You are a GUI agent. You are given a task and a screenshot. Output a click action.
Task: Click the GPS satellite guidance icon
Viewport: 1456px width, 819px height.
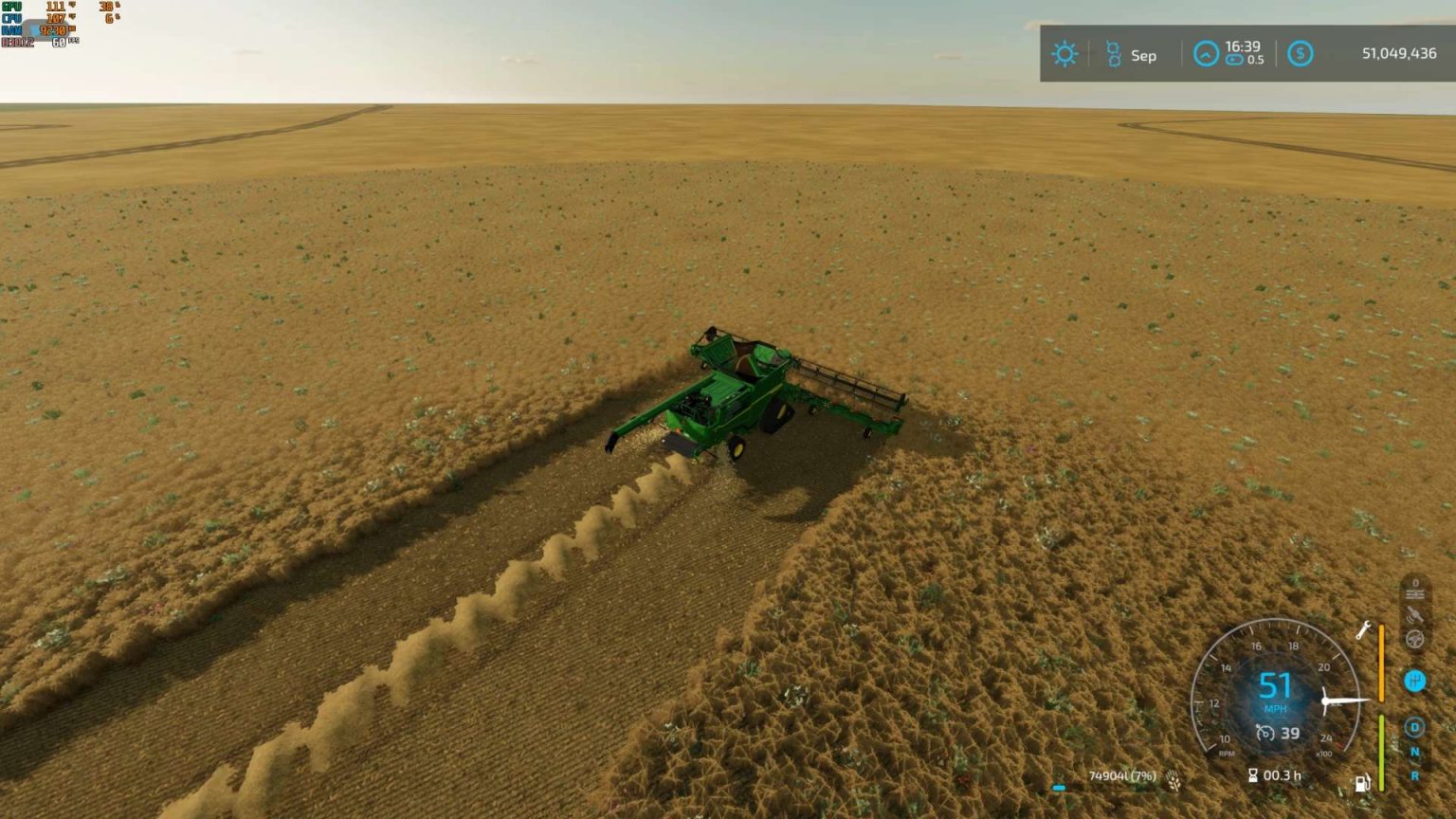pyautogui.click(x=1415, y=615)
